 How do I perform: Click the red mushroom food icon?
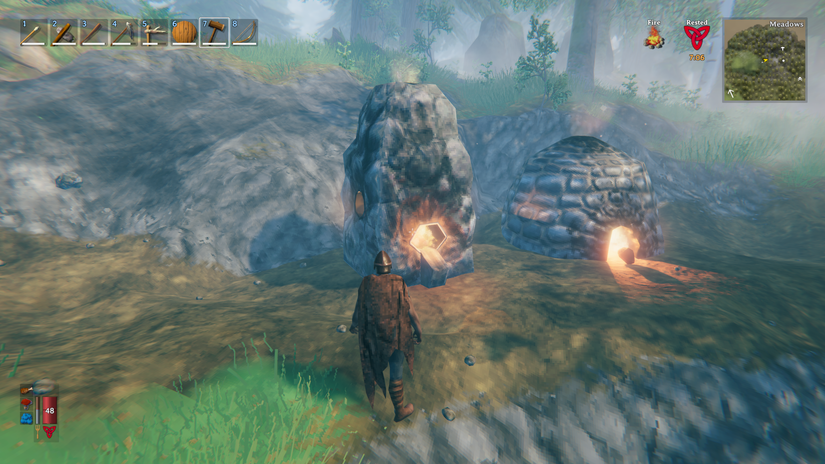coord(26,404)
